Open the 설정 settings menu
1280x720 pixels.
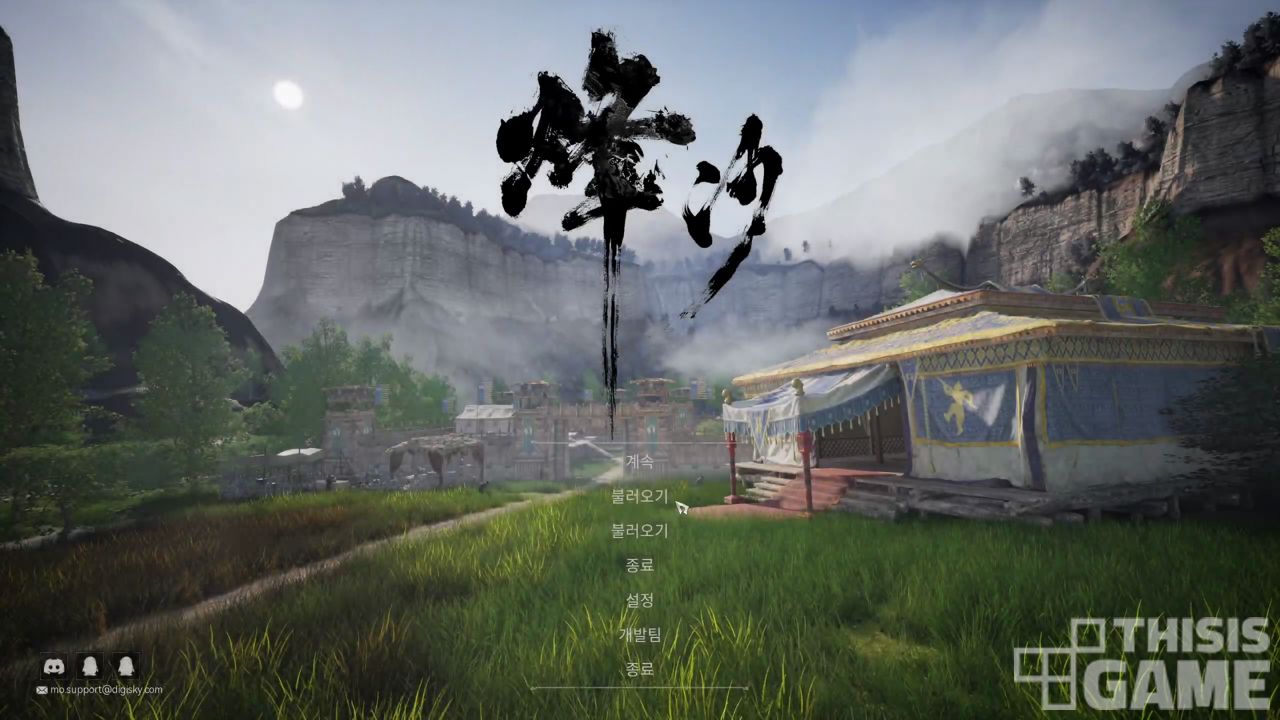pyautogui.click(x=639, y=600)
